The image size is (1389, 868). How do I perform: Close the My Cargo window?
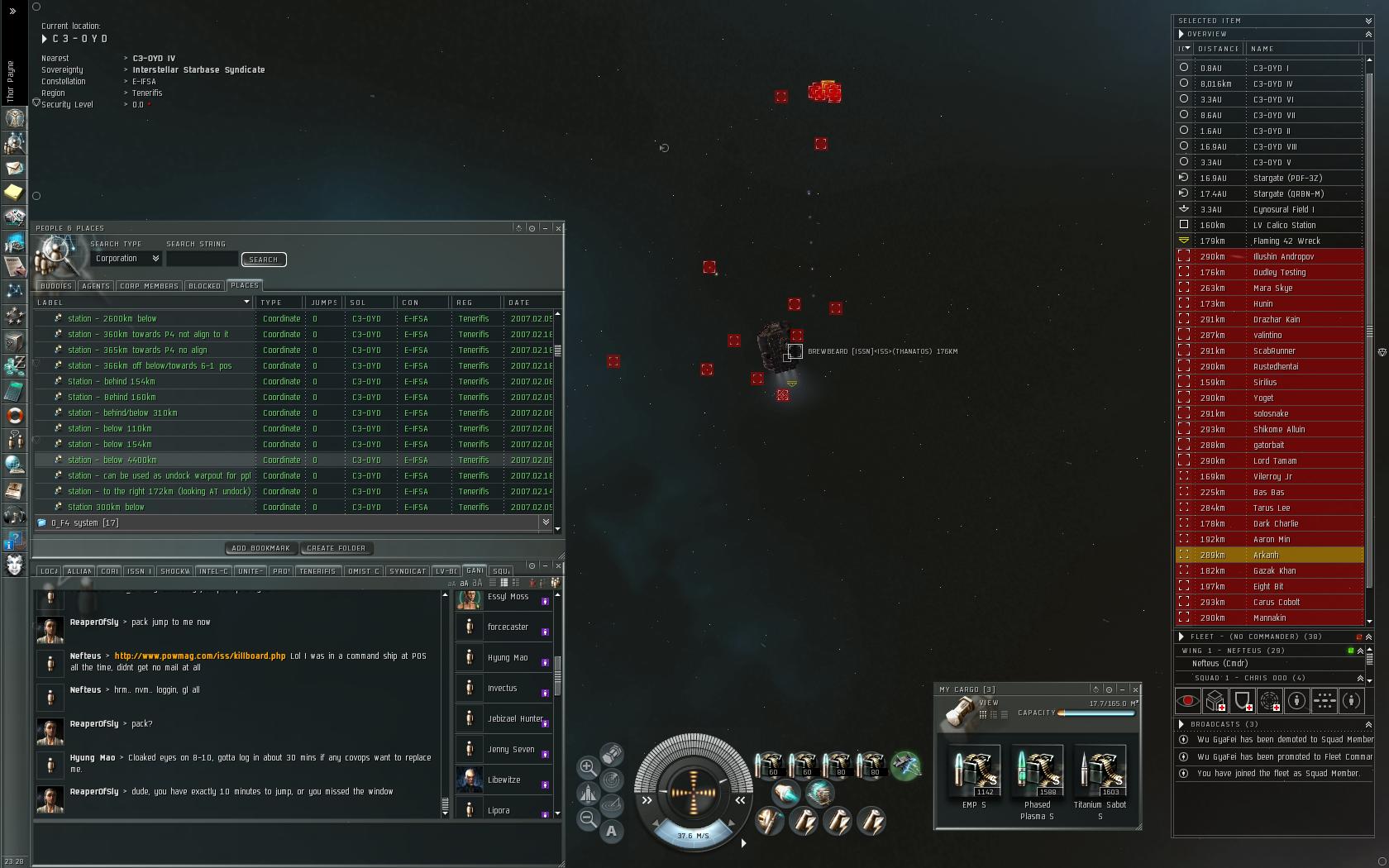(1135, 689)
